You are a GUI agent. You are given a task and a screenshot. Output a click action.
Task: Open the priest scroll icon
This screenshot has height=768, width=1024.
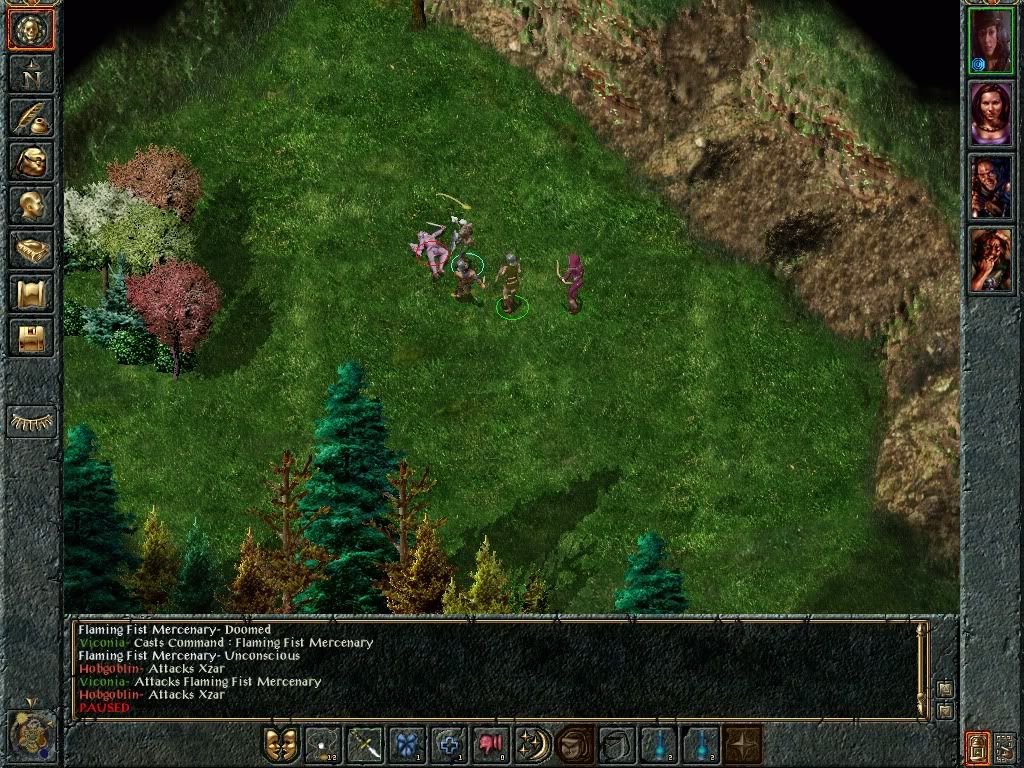31,293
